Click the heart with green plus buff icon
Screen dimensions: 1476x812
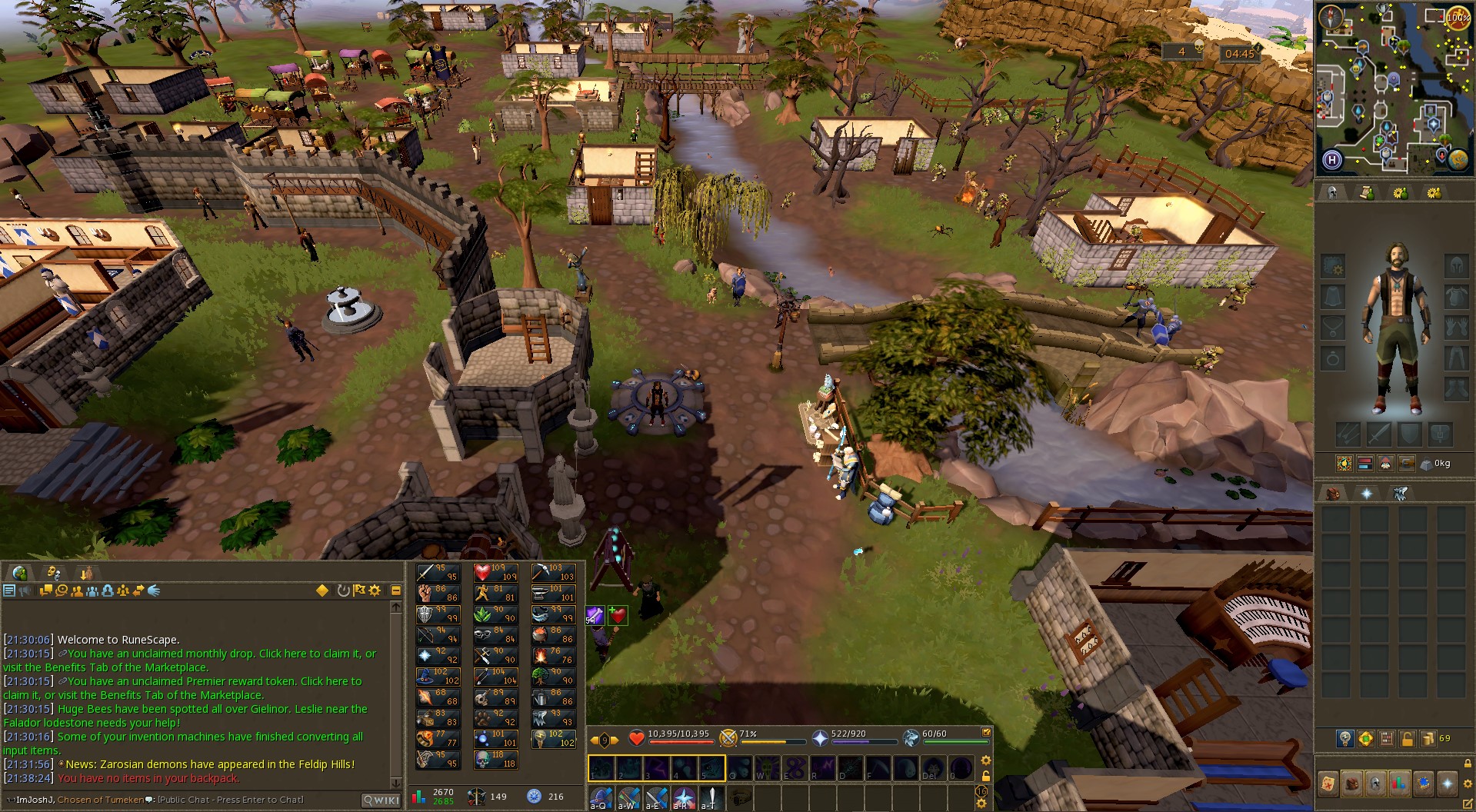[618, 615]
